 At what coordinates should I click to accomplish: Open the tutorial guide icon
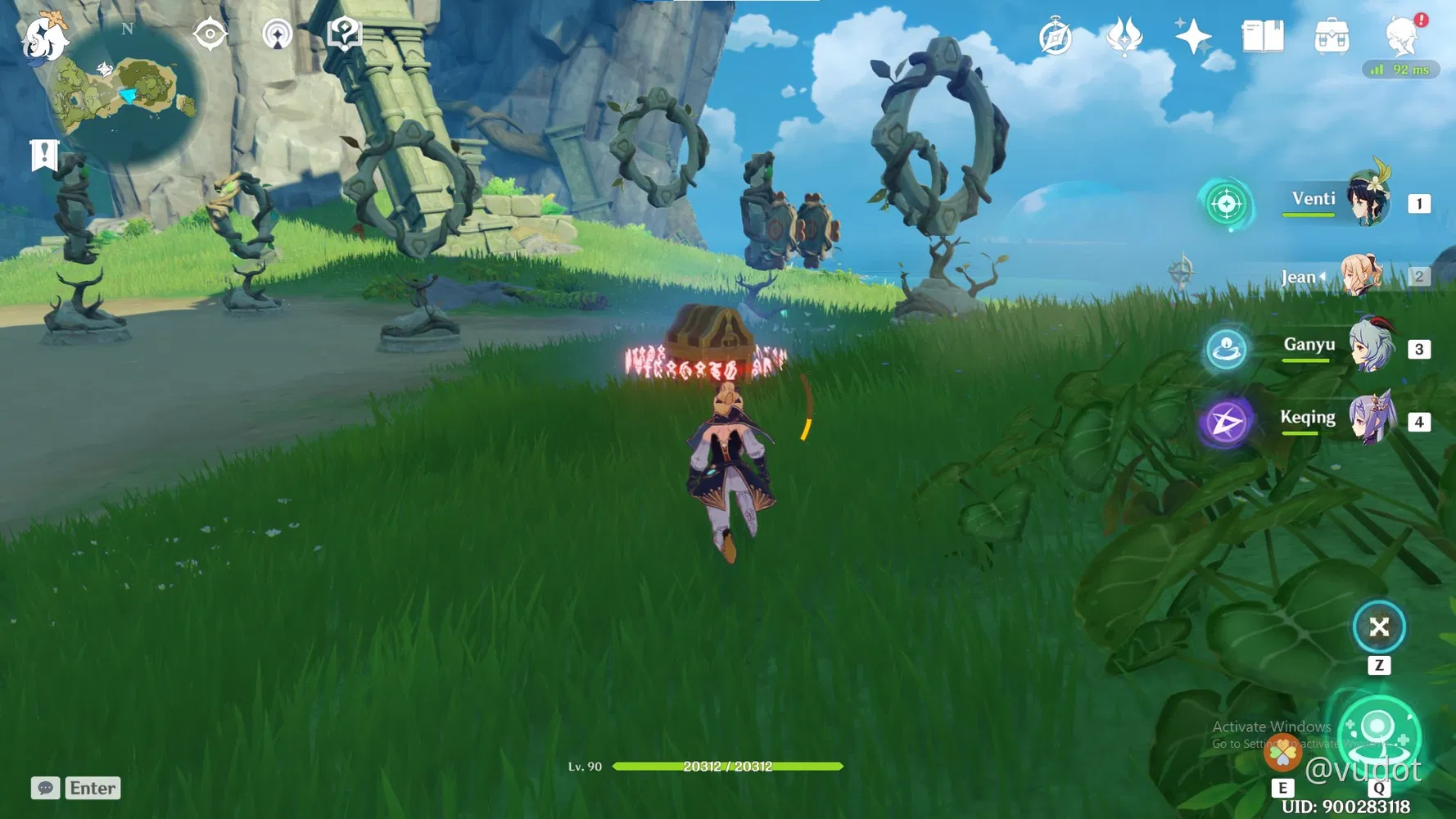[x=344, y=33]
